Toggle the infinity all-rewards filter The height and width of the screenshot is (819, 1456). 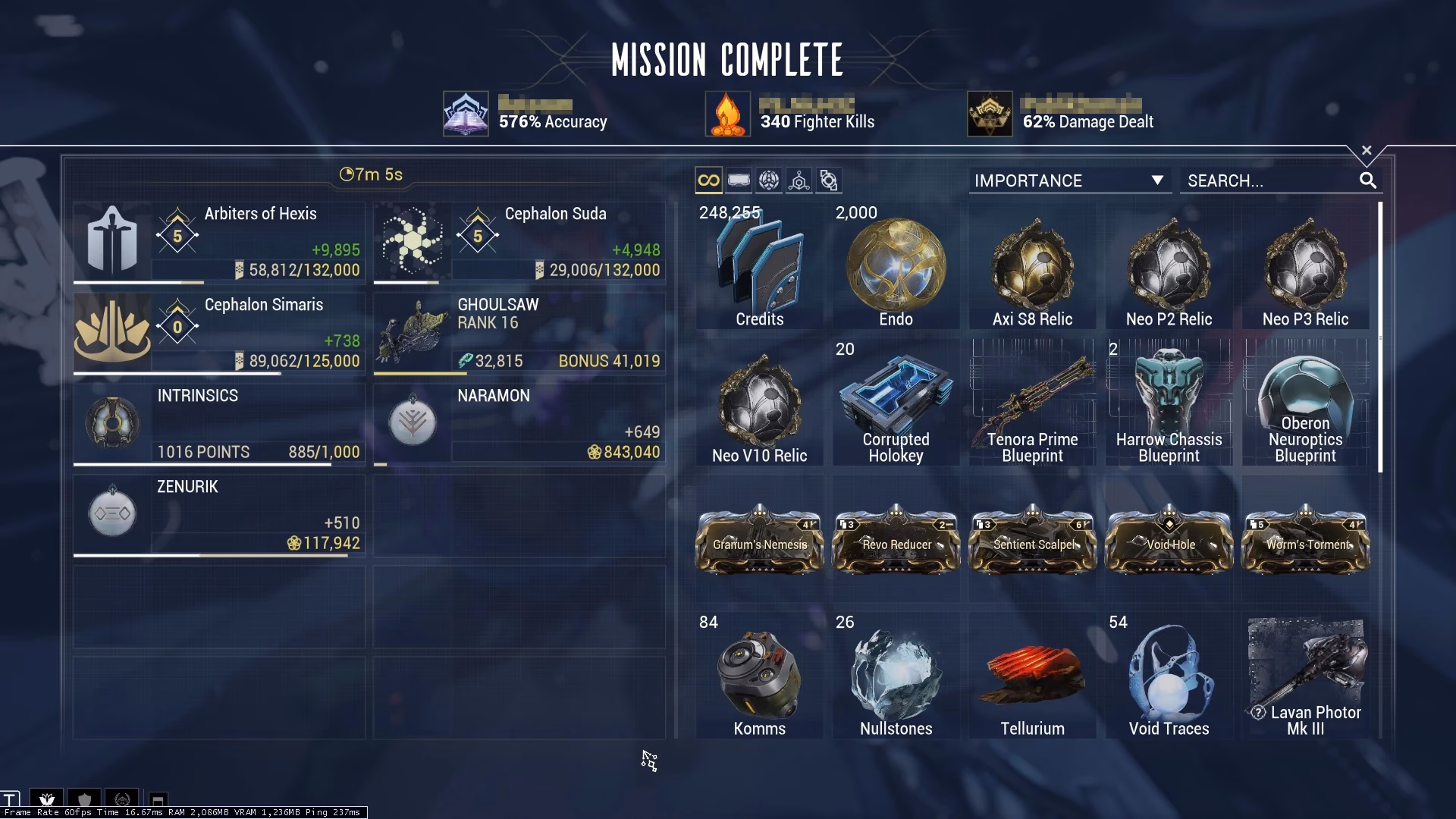click(x=708, y=180)
